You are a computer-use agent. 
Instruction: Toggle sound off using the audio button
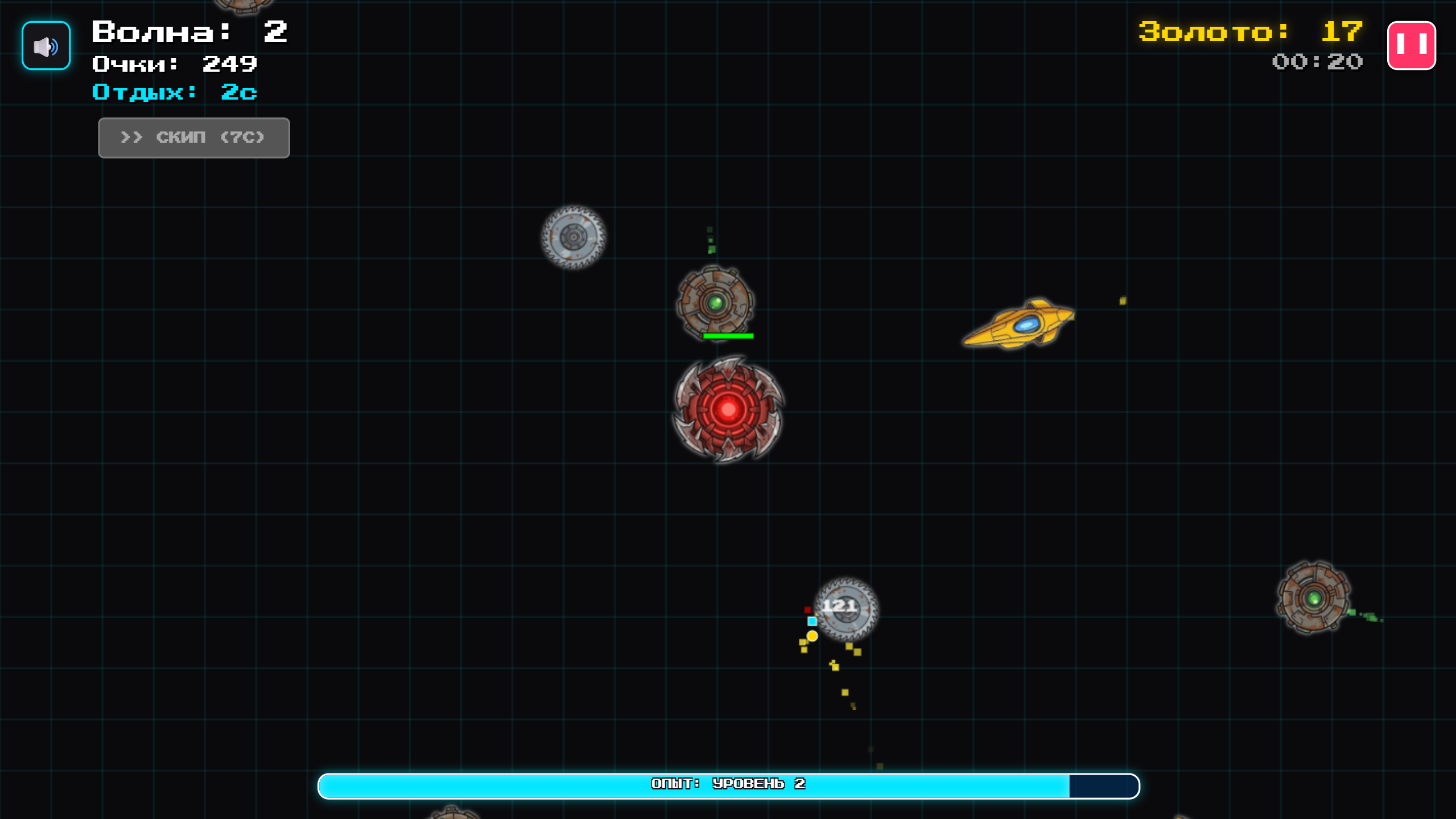[x=45, y=45]
